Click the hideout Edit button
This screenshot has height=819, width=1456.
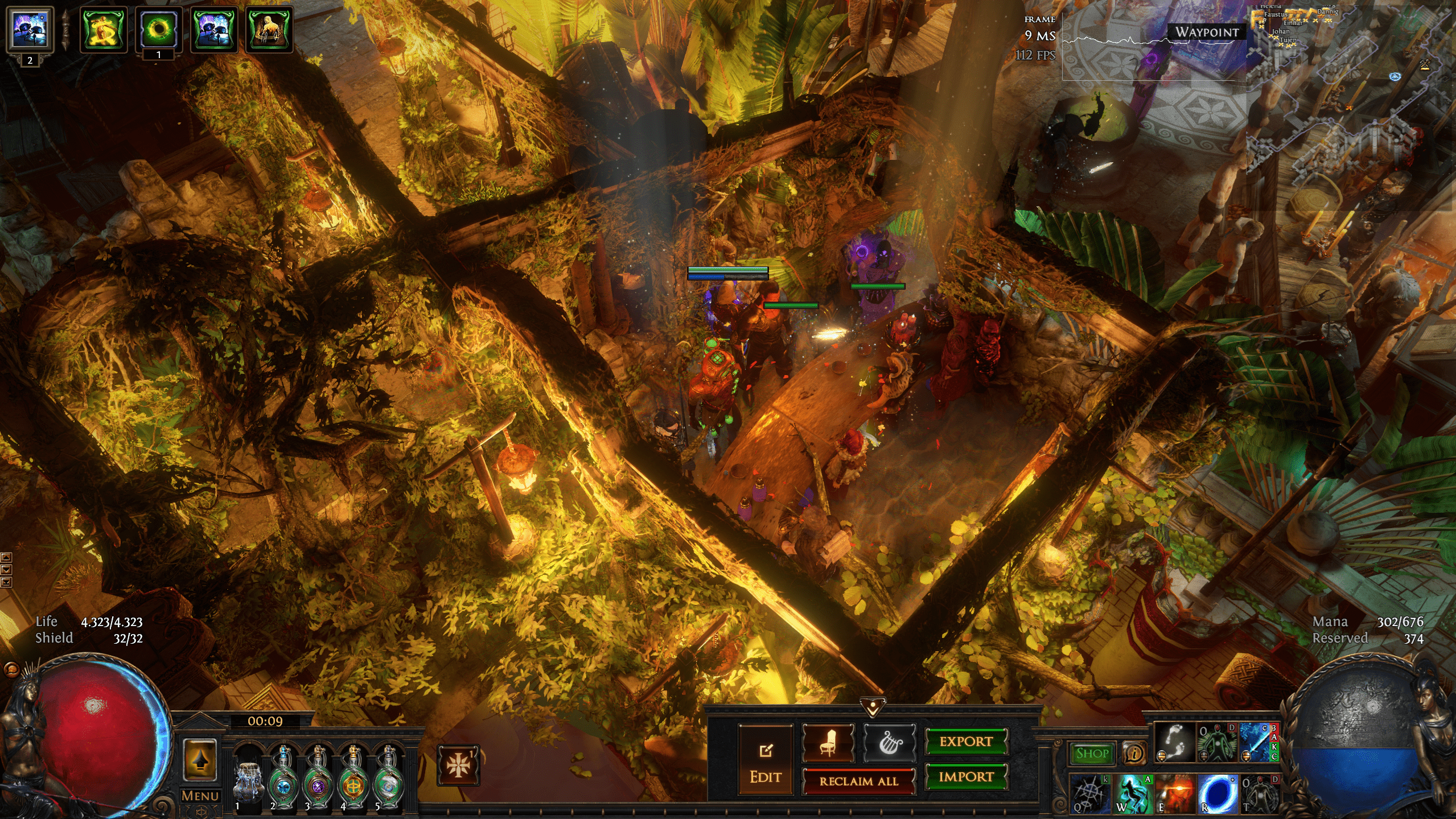pyautogui.click(x=765, y=760)
